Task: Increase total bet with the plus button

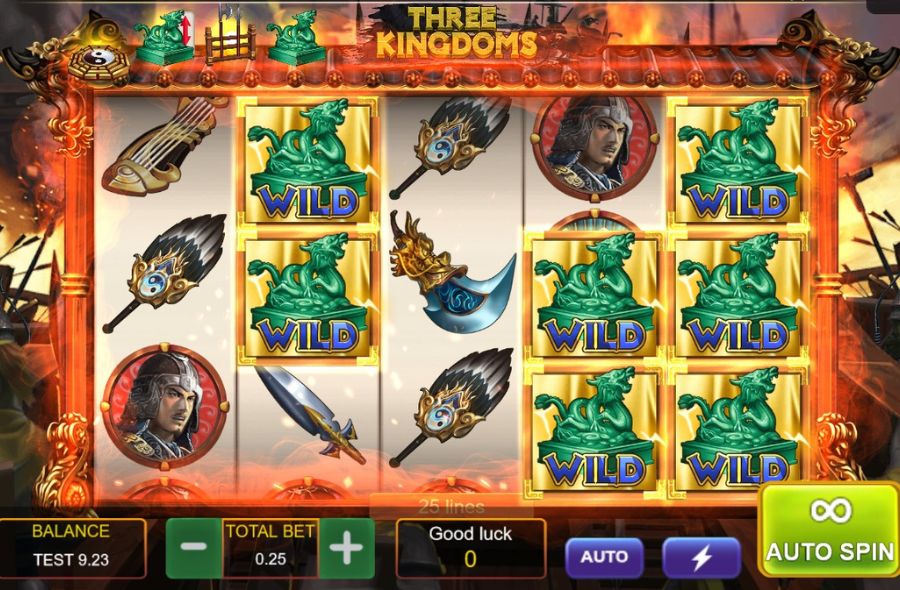Action: (346, 548)
